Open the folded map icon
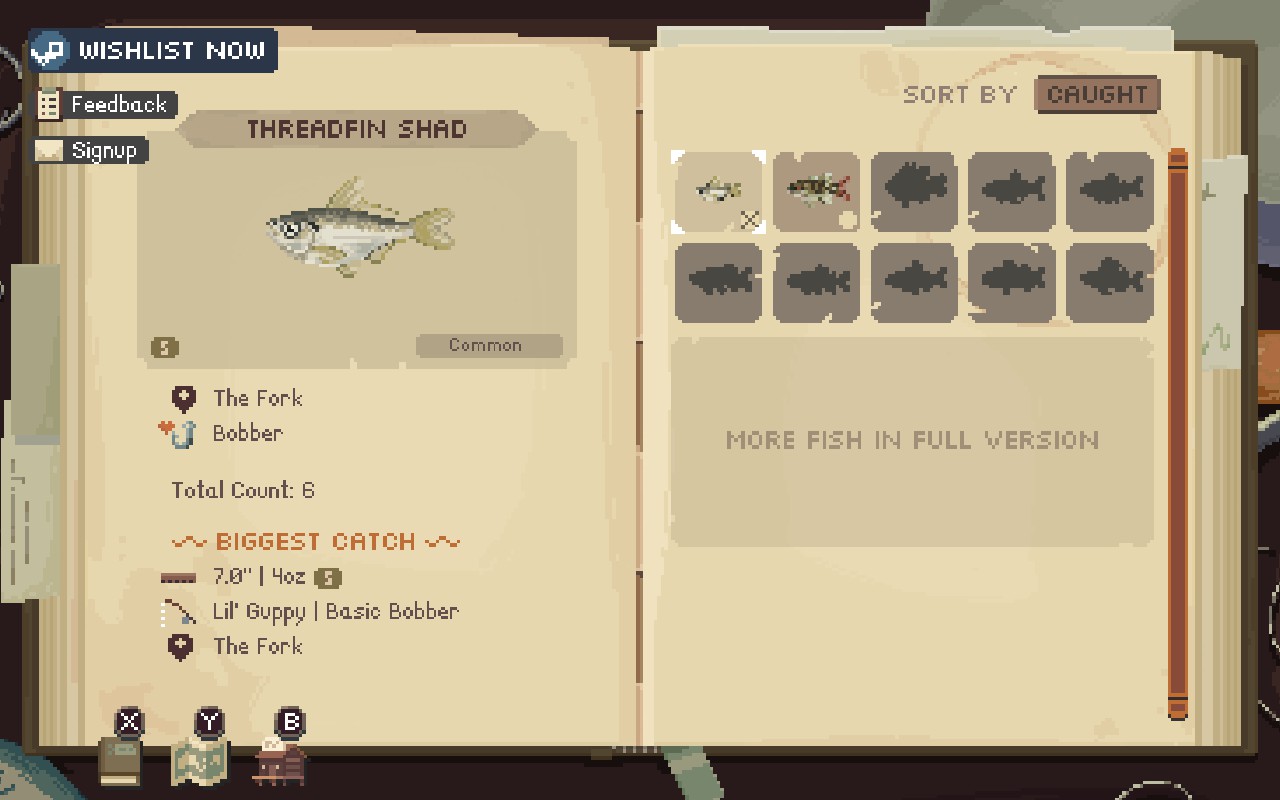 (201, 762)
